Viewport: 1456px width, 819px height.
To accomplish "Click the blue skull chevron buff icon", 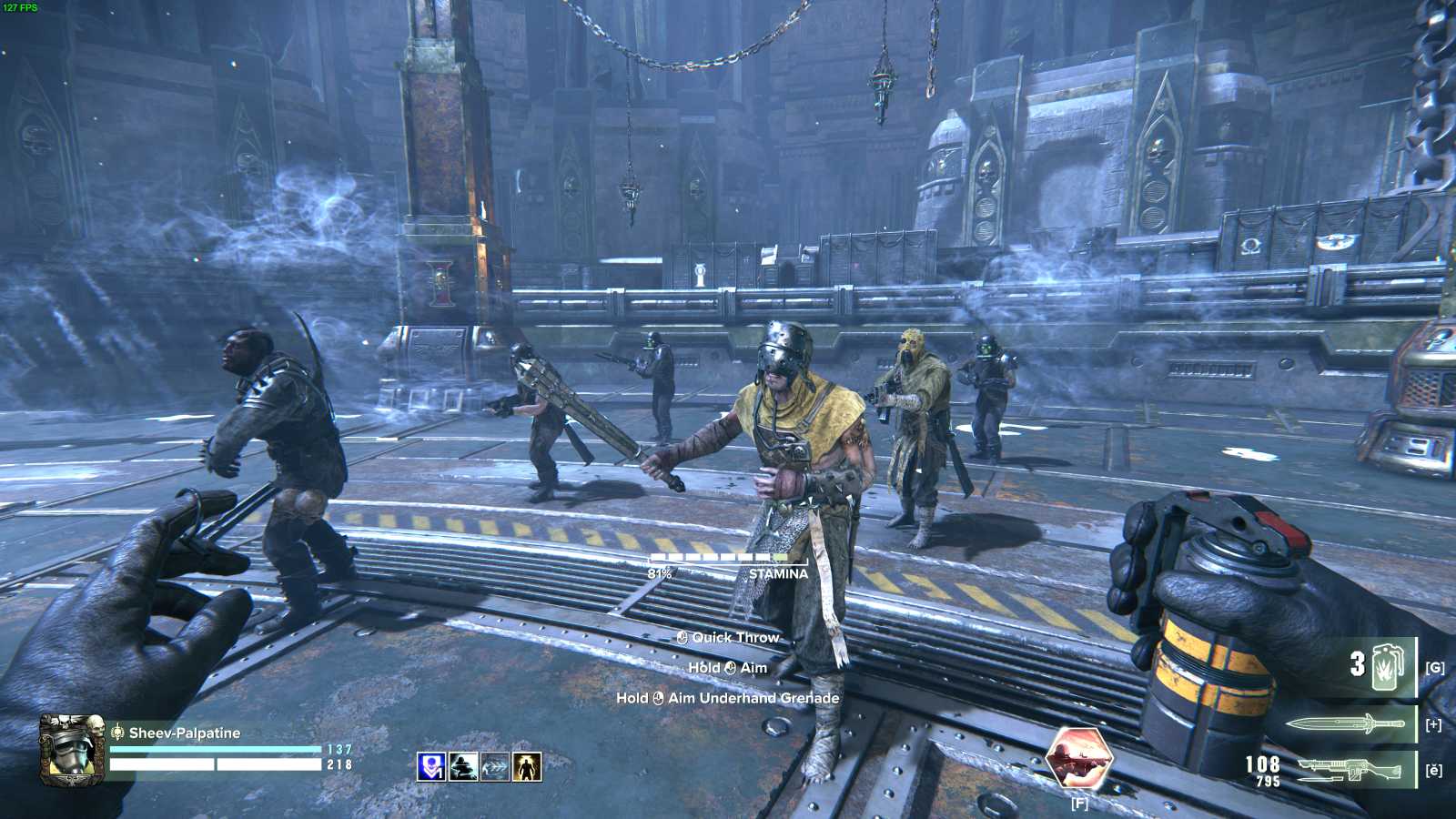I will [x=430, y=766].
